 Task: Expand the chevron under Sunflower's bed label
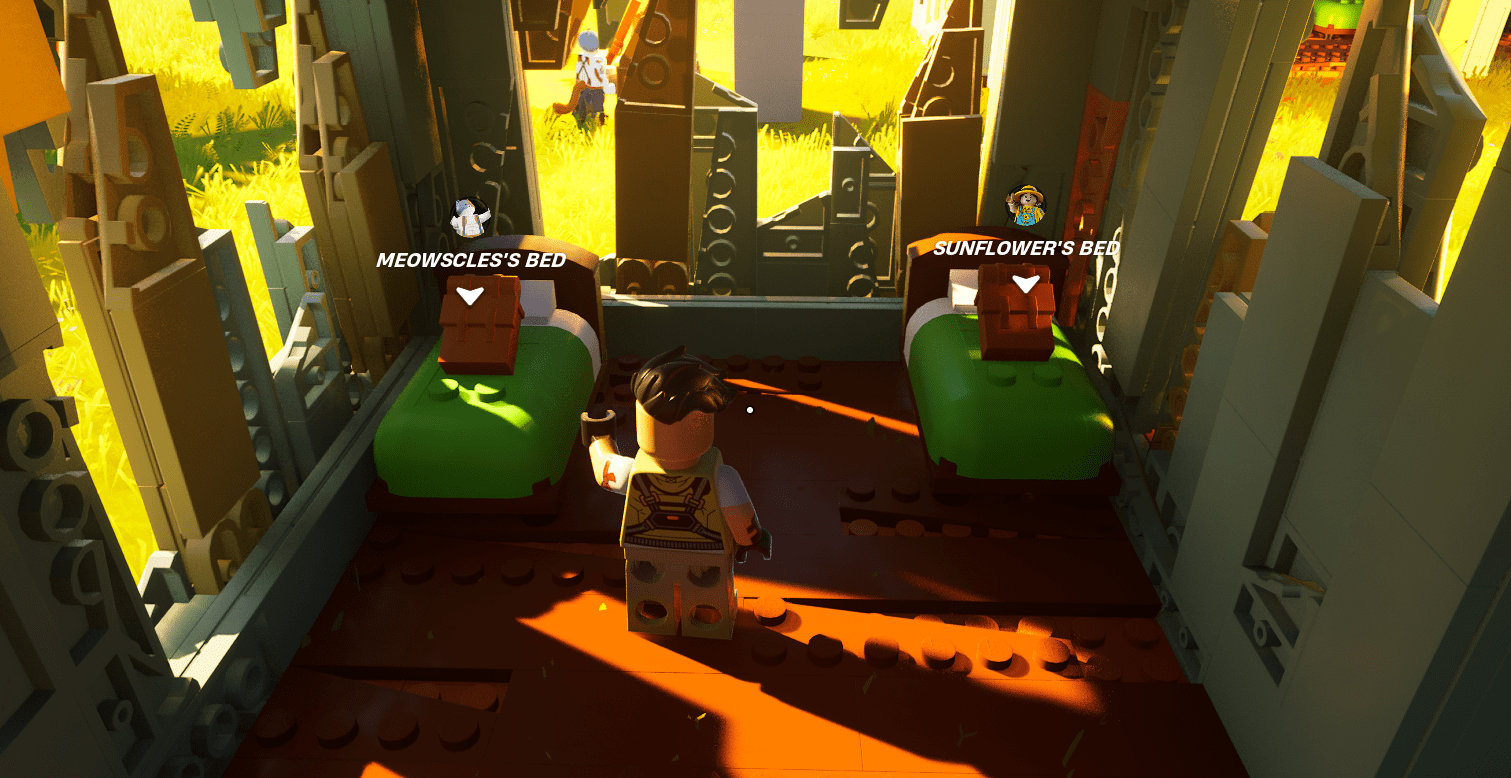coord(1026,282)
